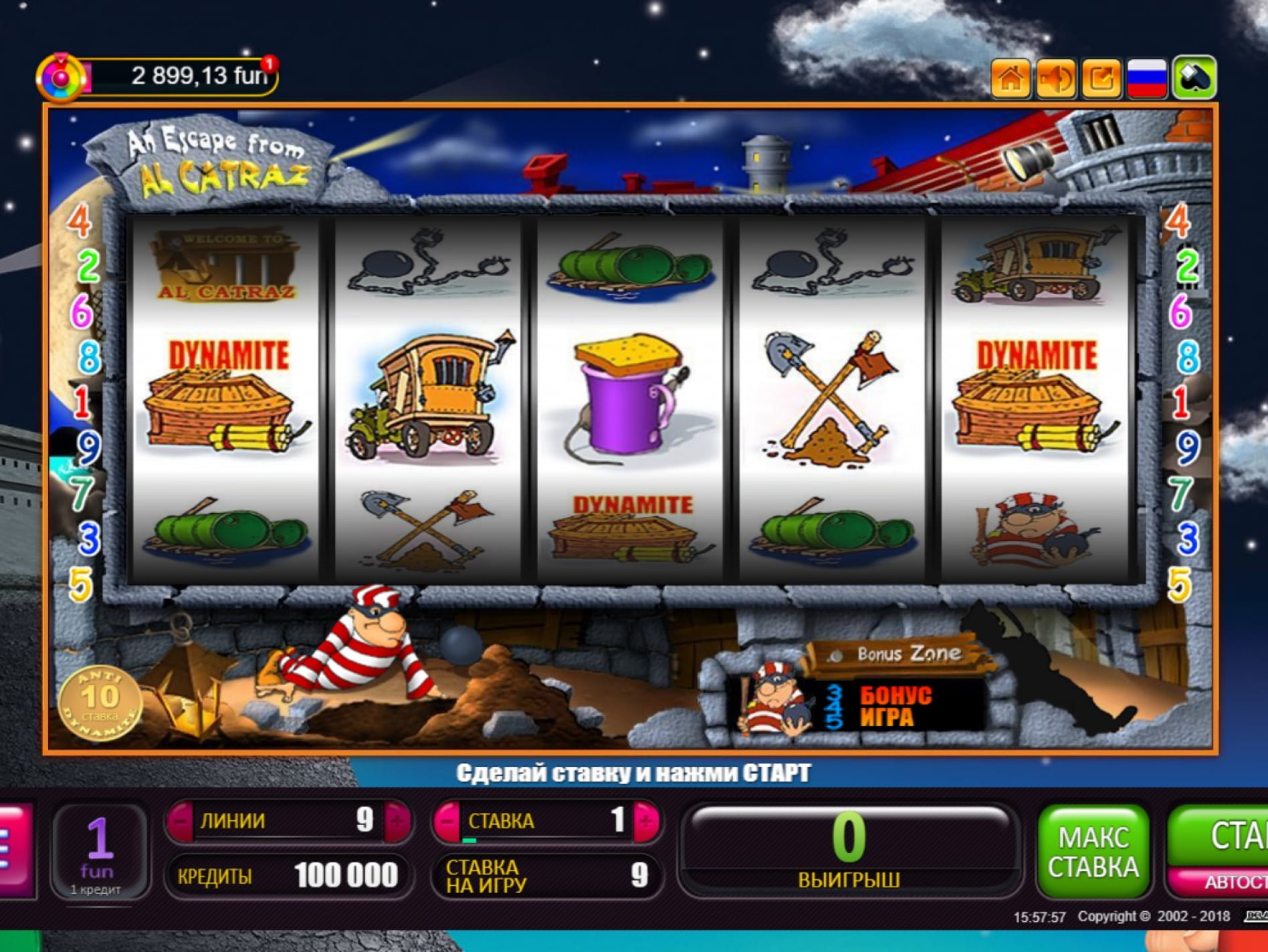Screen dimensions: 1268x952
Task: Open the pink menu button with lines
Action: [x=15, y=849]
